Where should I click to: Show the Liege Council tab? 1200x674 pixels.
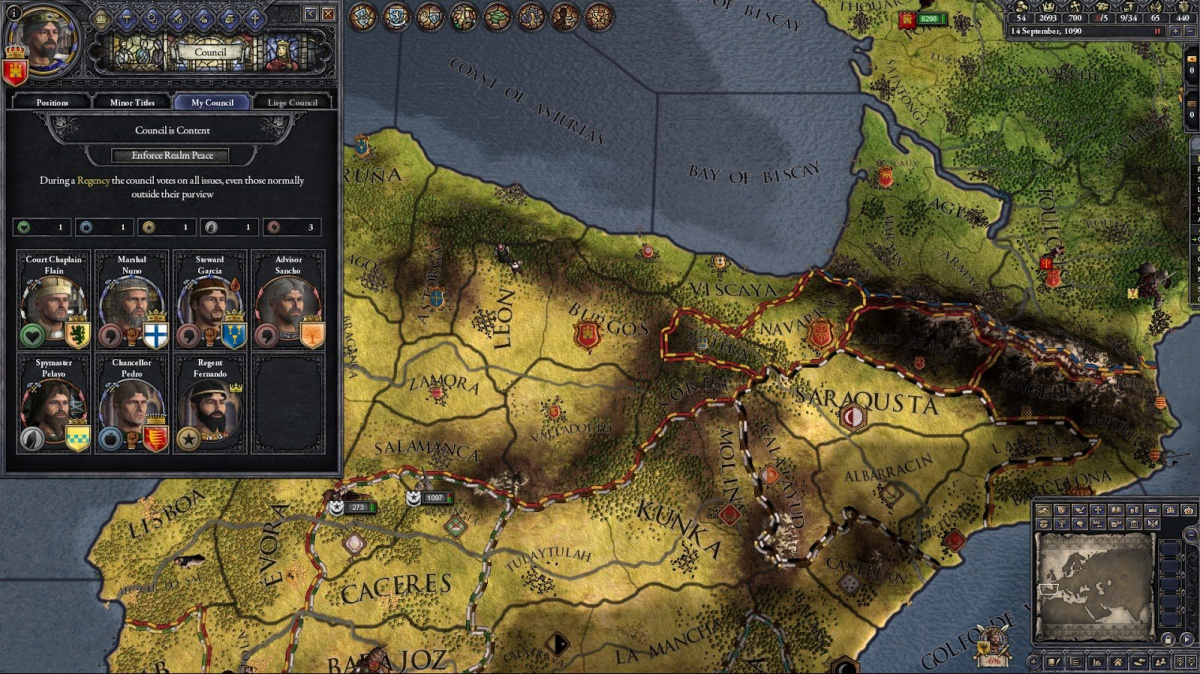pyautogui.click(x=293, y=102)
